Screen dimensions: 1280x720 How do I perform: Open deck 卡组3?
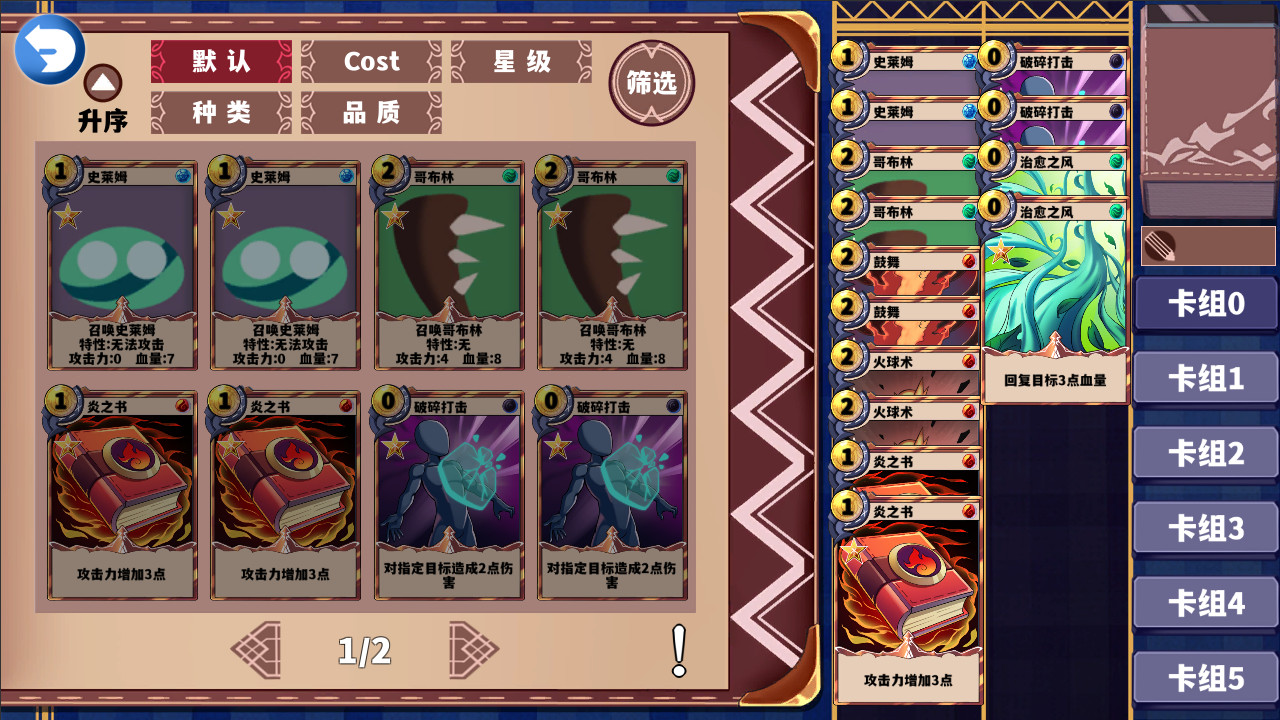[x=1205, y=528]
